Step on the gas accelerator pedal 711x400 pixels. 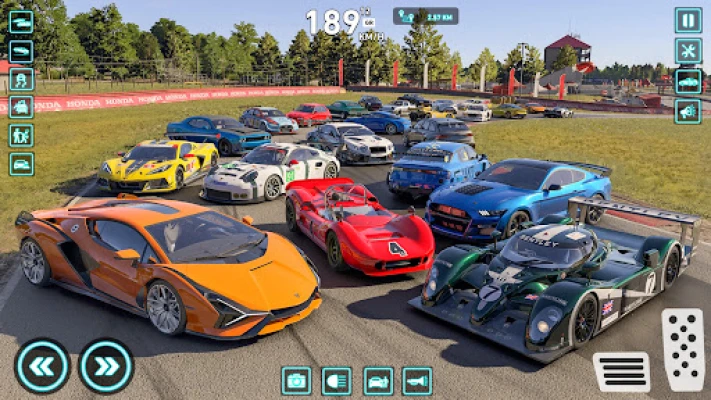[x=683, y=349]
